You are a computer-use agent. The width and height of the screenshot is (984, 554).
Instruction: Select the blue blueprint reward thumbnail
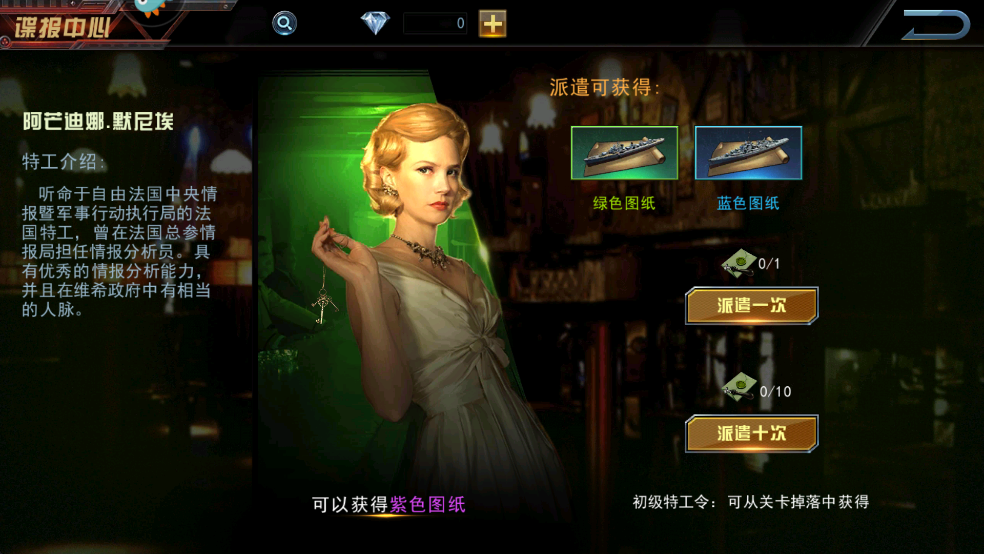coord(748,153)
